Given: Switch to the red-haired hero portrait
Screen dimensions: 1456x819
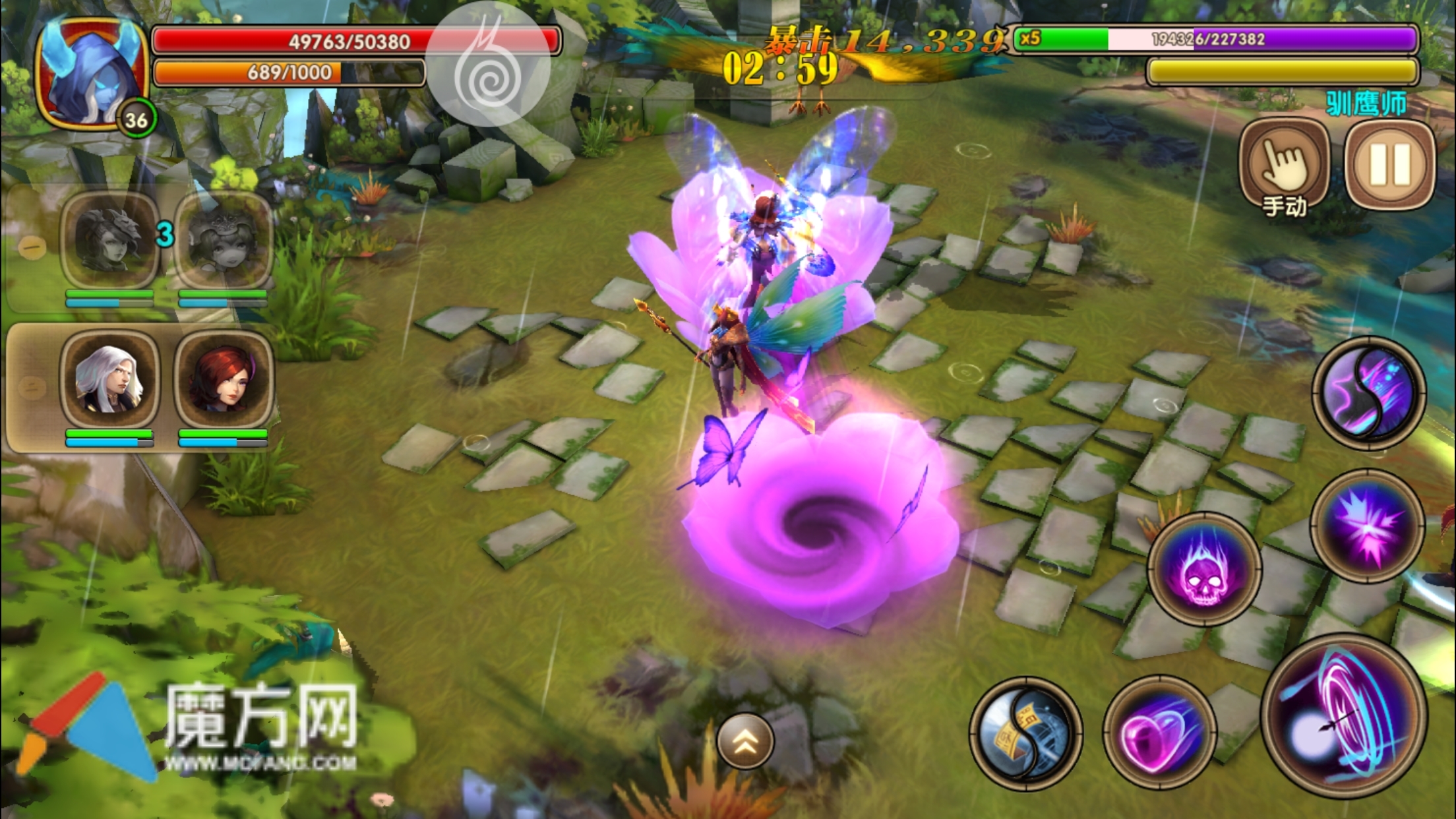Looking at the screenshot, I should point(224,380).
